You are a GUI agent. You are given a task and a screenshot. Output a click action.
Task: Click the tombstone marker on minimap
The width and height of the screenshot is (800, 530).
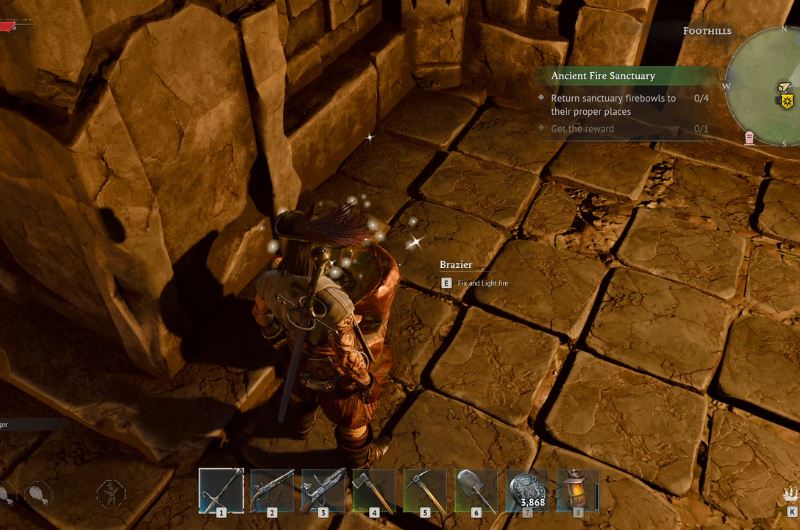pyautogui.click(x=750, y=137)
